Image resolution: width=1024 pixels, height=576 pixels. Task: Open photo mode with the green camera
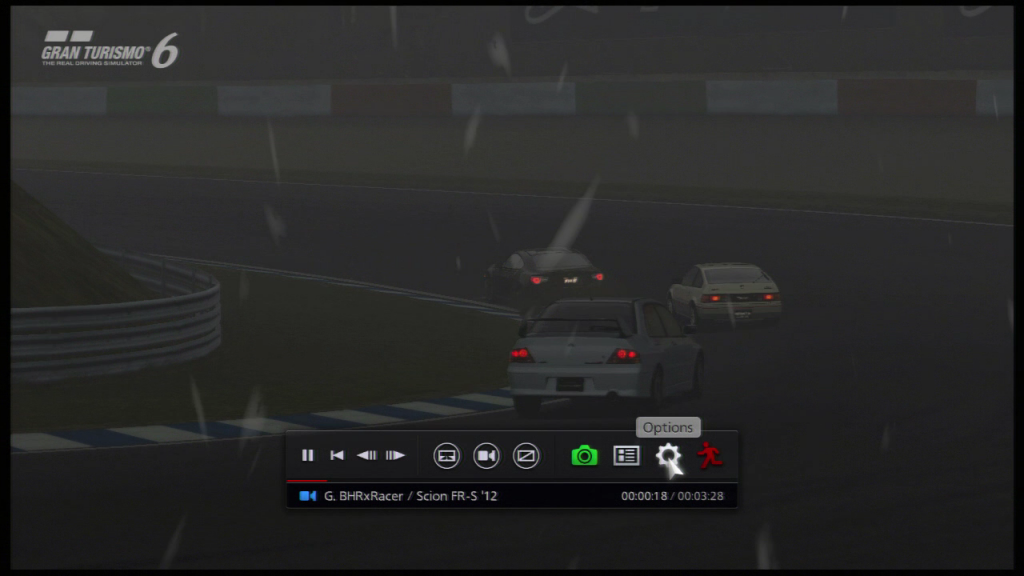(584, 456)
